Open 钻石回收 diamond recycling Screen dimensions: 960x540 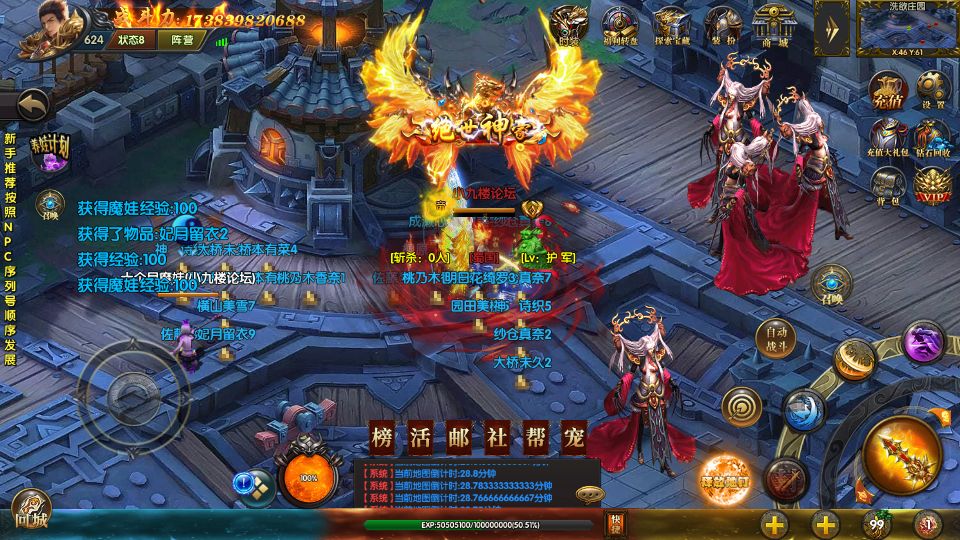[933, 137]
